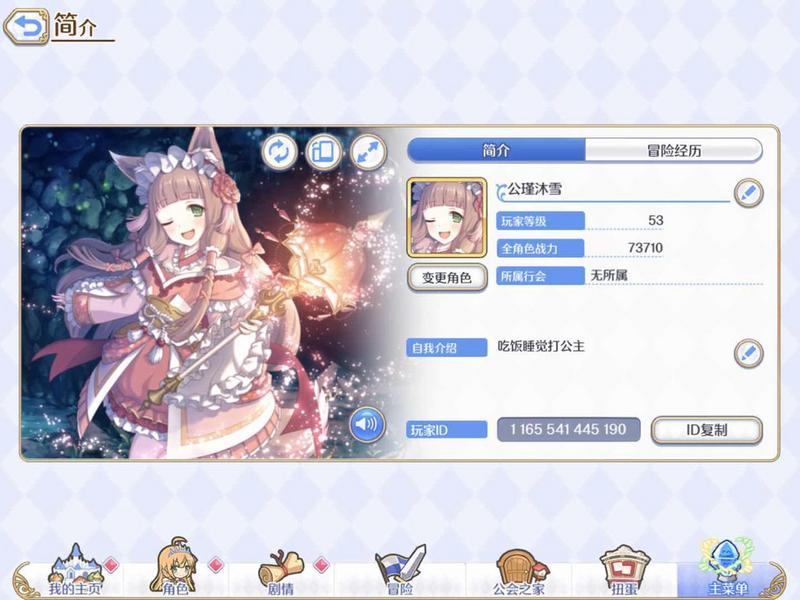The height and width of the screenshot is (600, 800).
Task: Enter the 冒险 adventure menu
Action: 400,574
